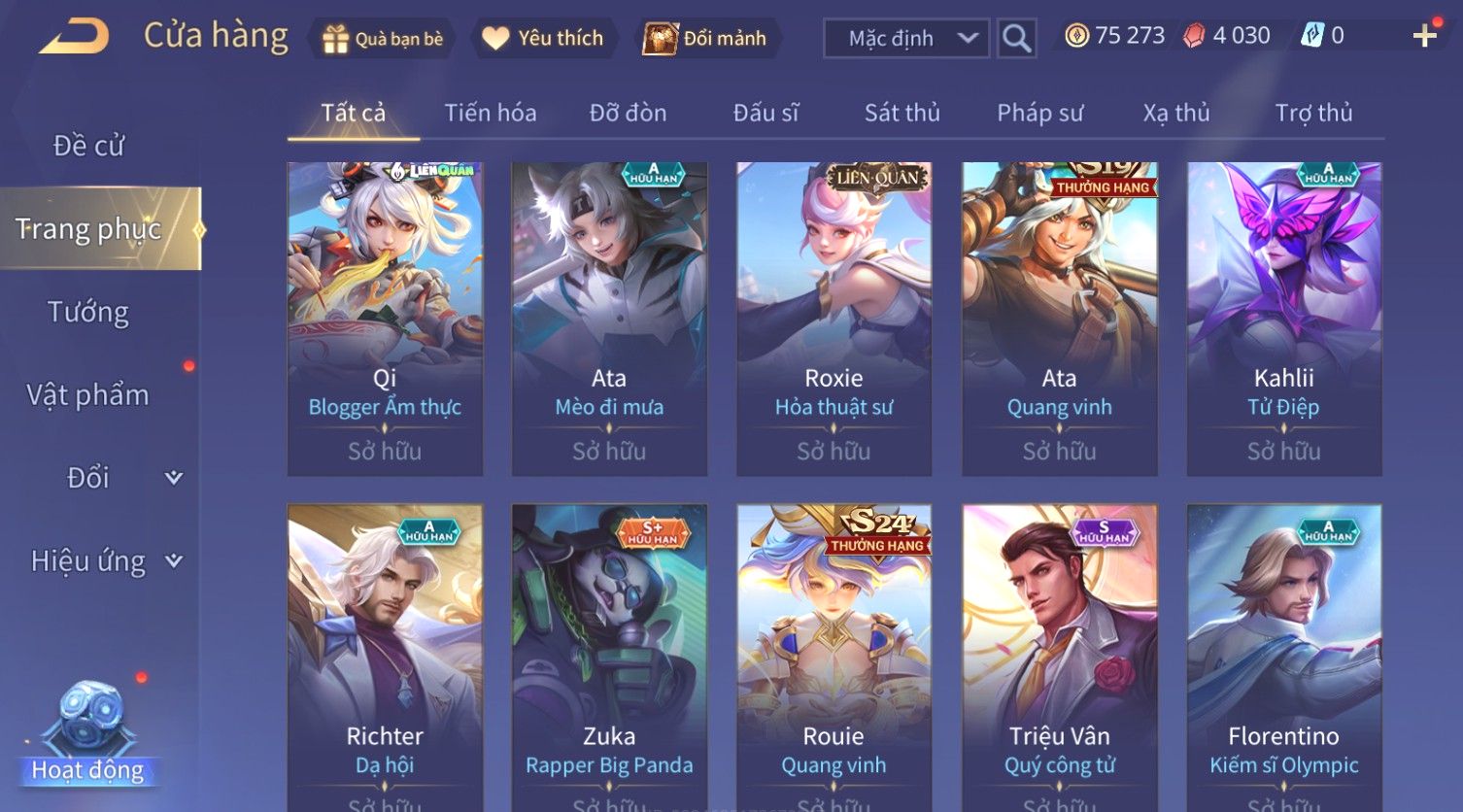The width and height of the screenshot is (1463, 812).
Task: Show the Pháp sư skins tab
Action: [1039, 113]
